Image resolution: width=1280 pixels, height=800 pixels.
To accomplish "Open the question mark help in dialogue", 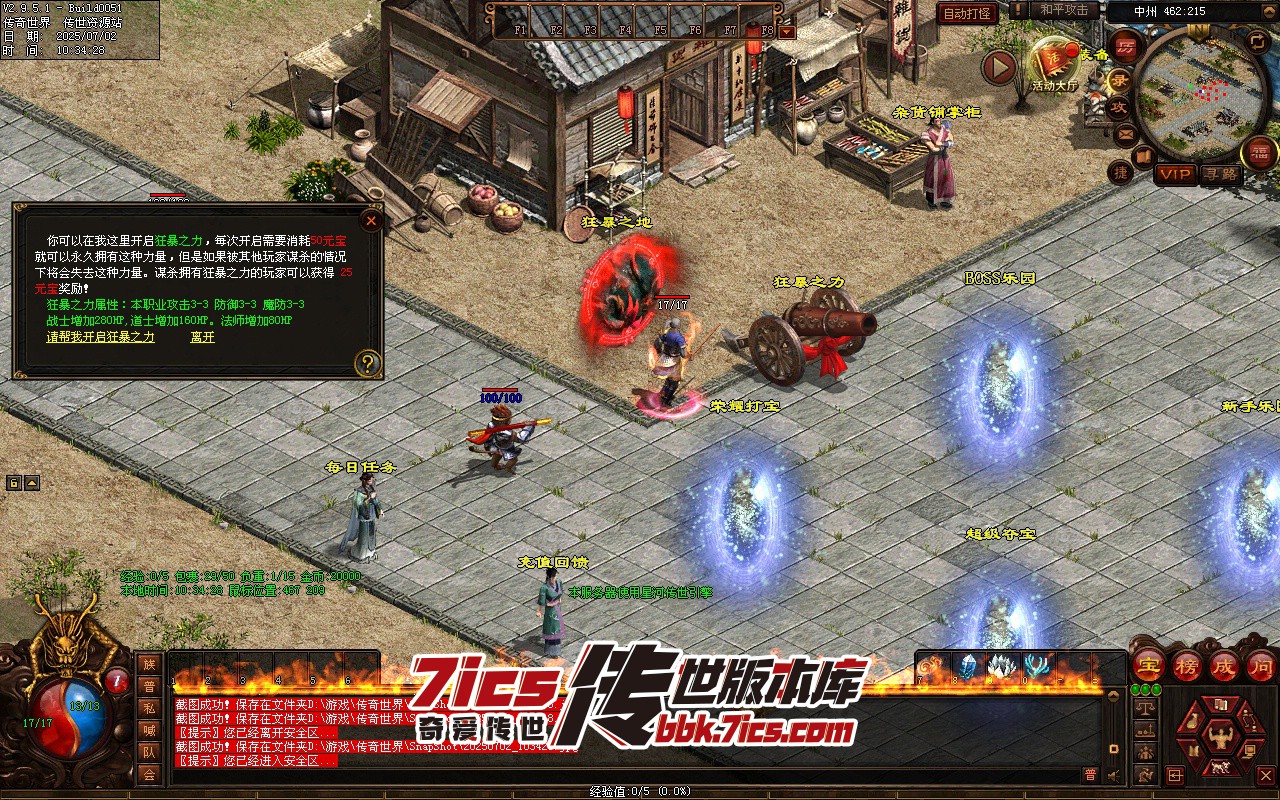I will (368, 363).
